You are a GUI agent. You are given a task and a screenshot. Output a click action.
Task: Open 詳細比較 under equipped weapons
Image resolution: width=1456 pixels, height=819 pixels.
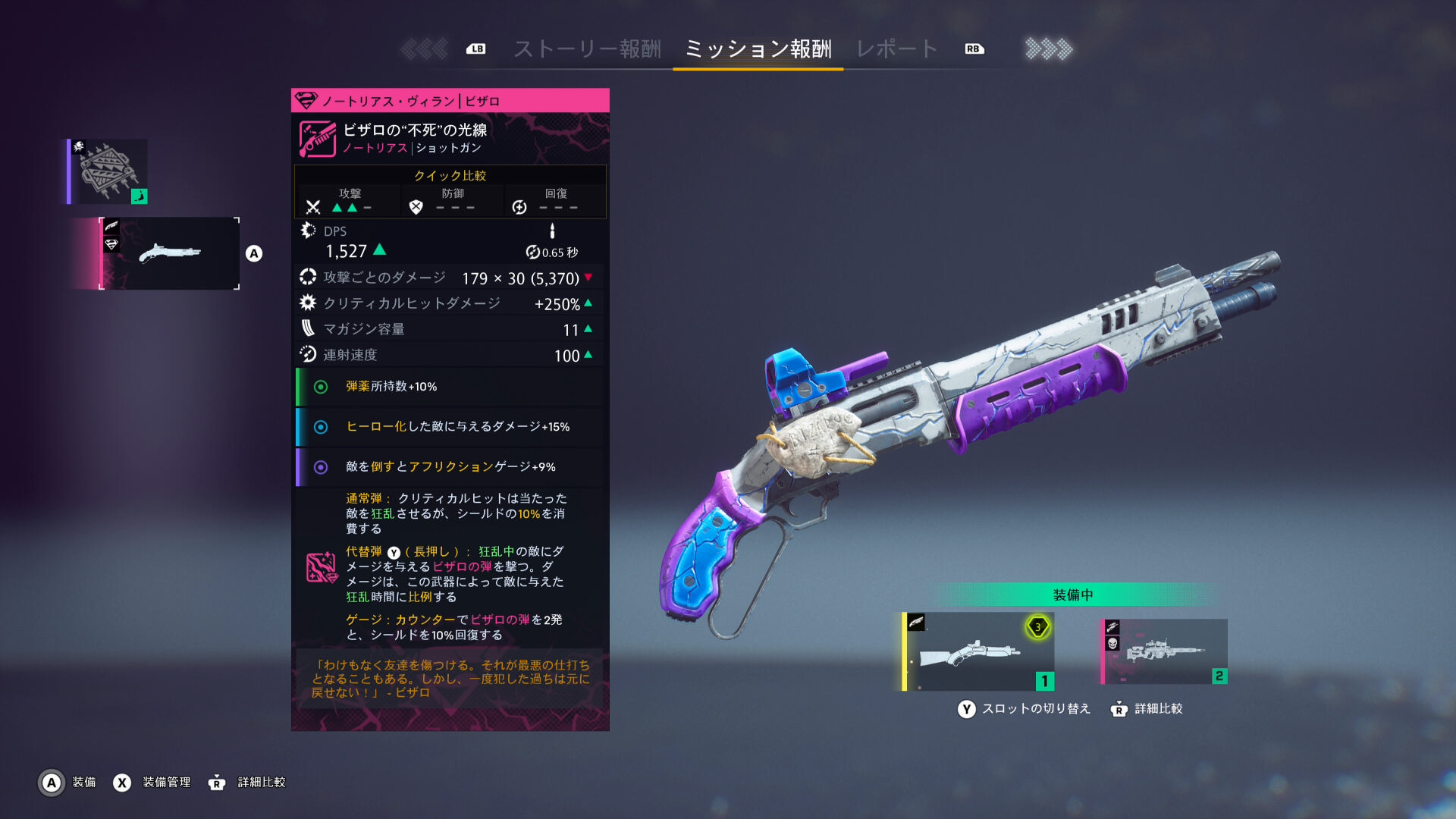(1147, 709)
